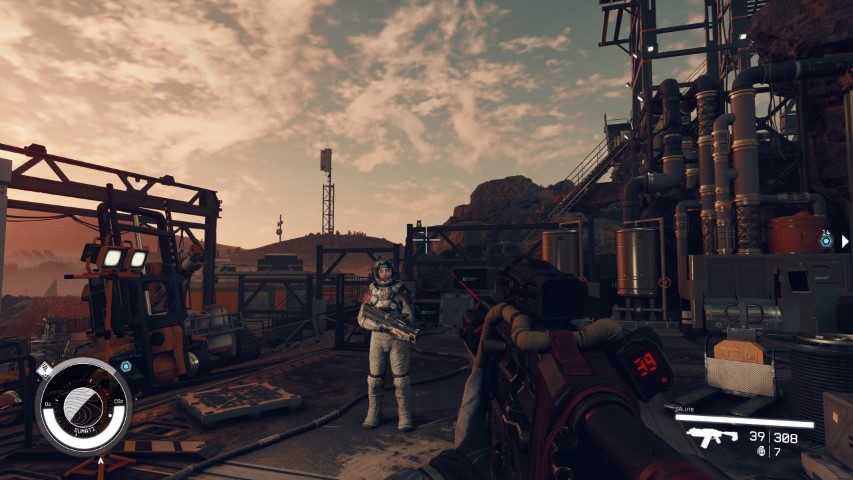Select the blue quest marker at screen edge
The width and height of the screenshot is (853, 480).
tap(826, 241)
